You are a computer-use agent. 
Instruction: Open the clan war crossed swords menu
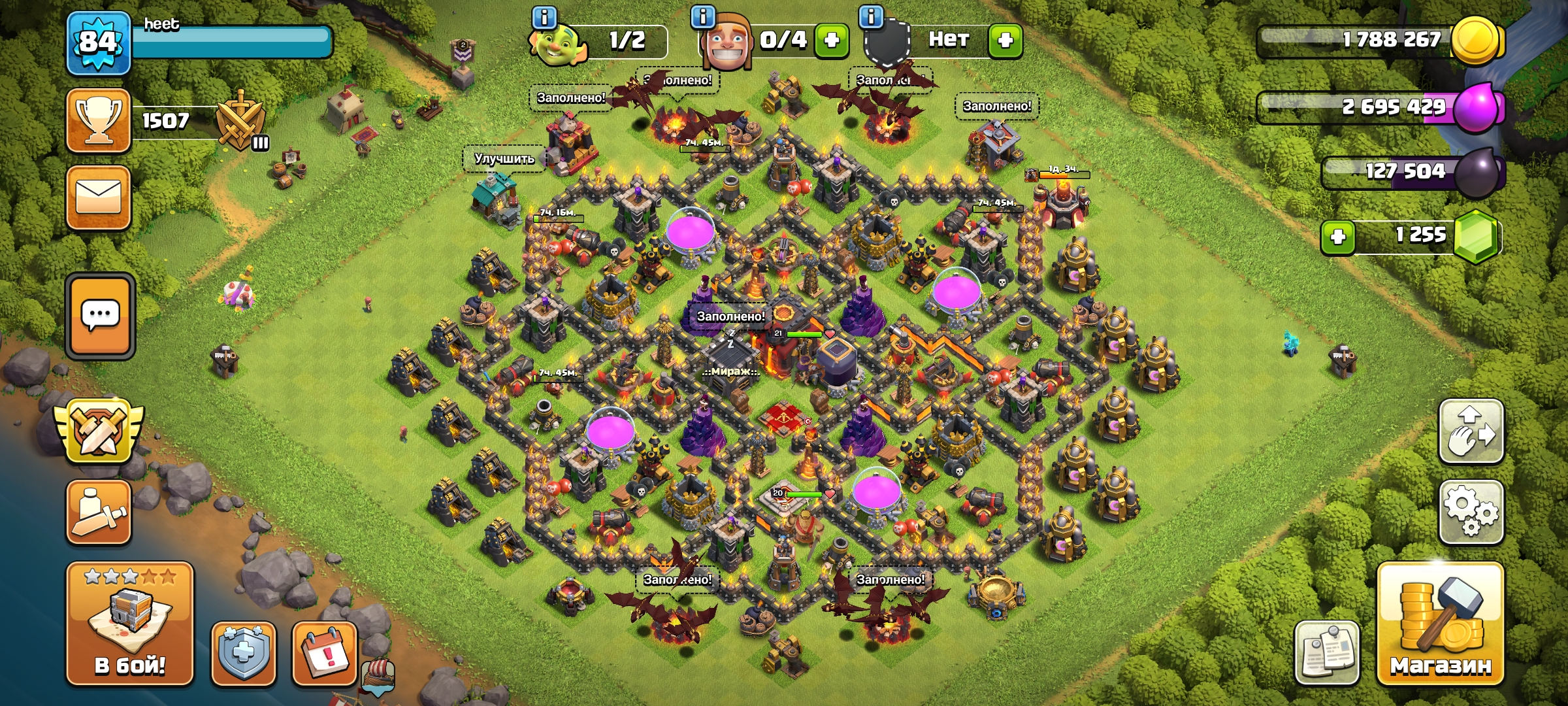point(99,430)
